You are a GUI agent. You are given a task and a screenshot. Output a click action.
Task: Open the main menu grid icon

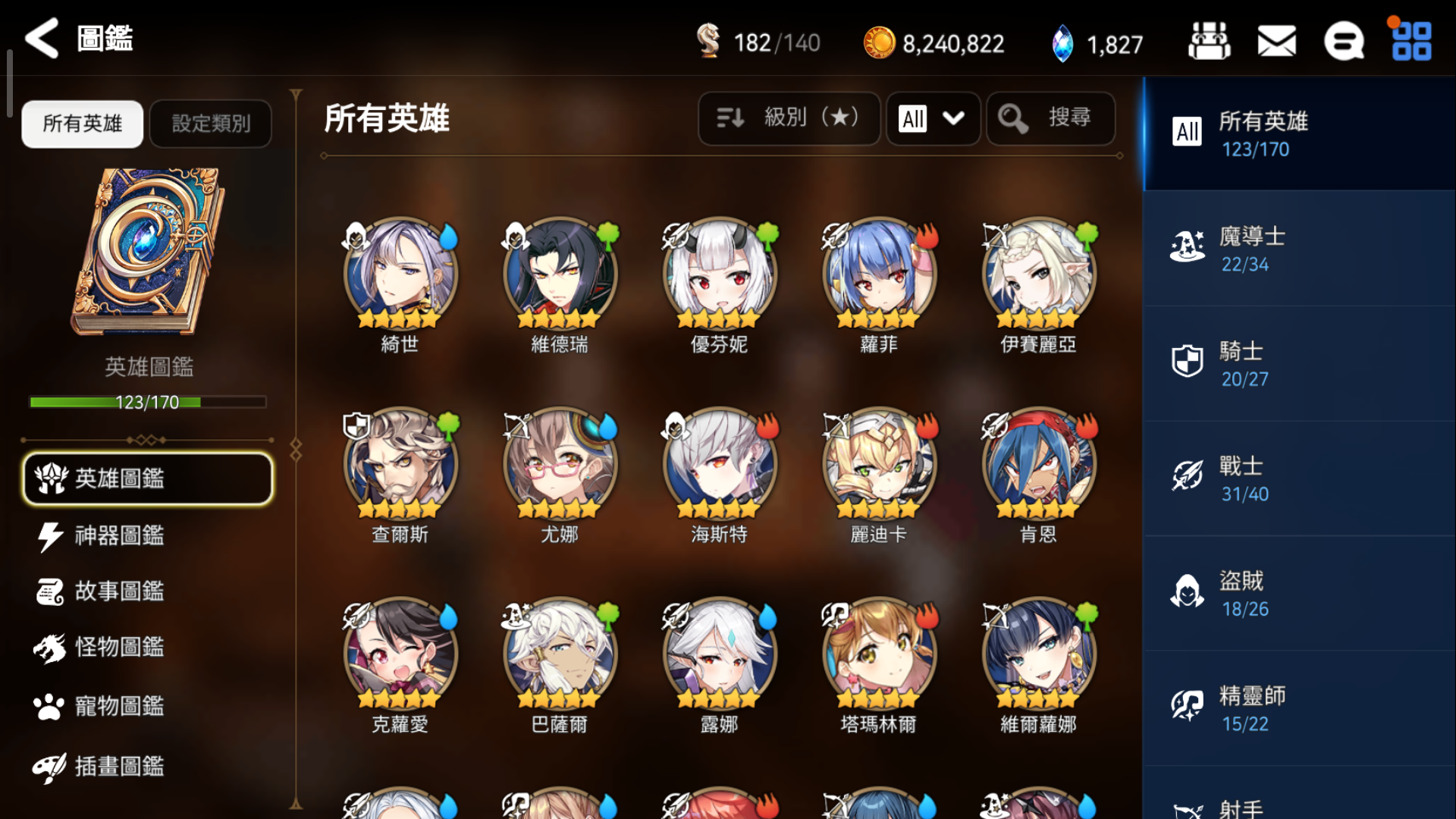(1410, 42)
